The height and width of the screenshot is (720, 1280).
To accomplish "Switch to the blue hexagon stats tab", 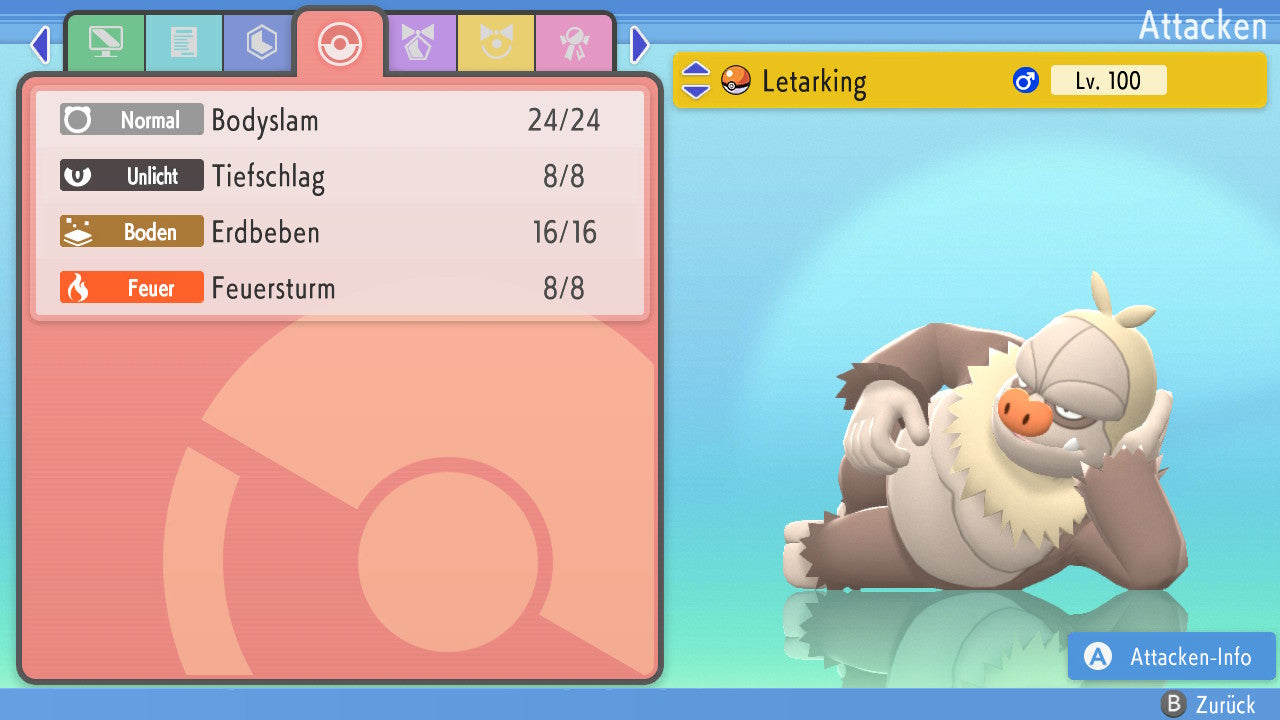I will pyautogui.click(x=261, y=43).
